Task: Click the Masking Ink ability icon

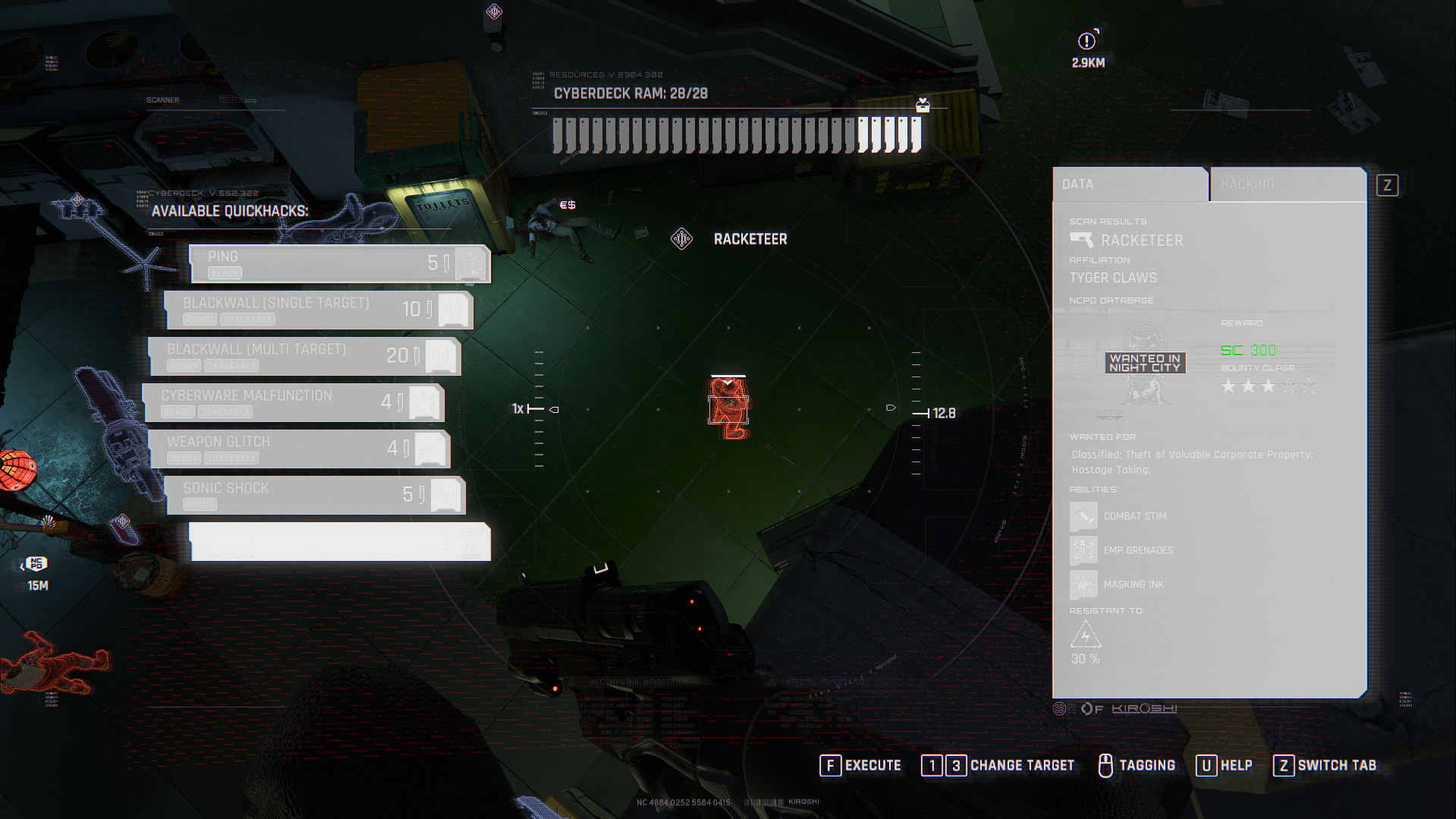Action: [1083, 584]
